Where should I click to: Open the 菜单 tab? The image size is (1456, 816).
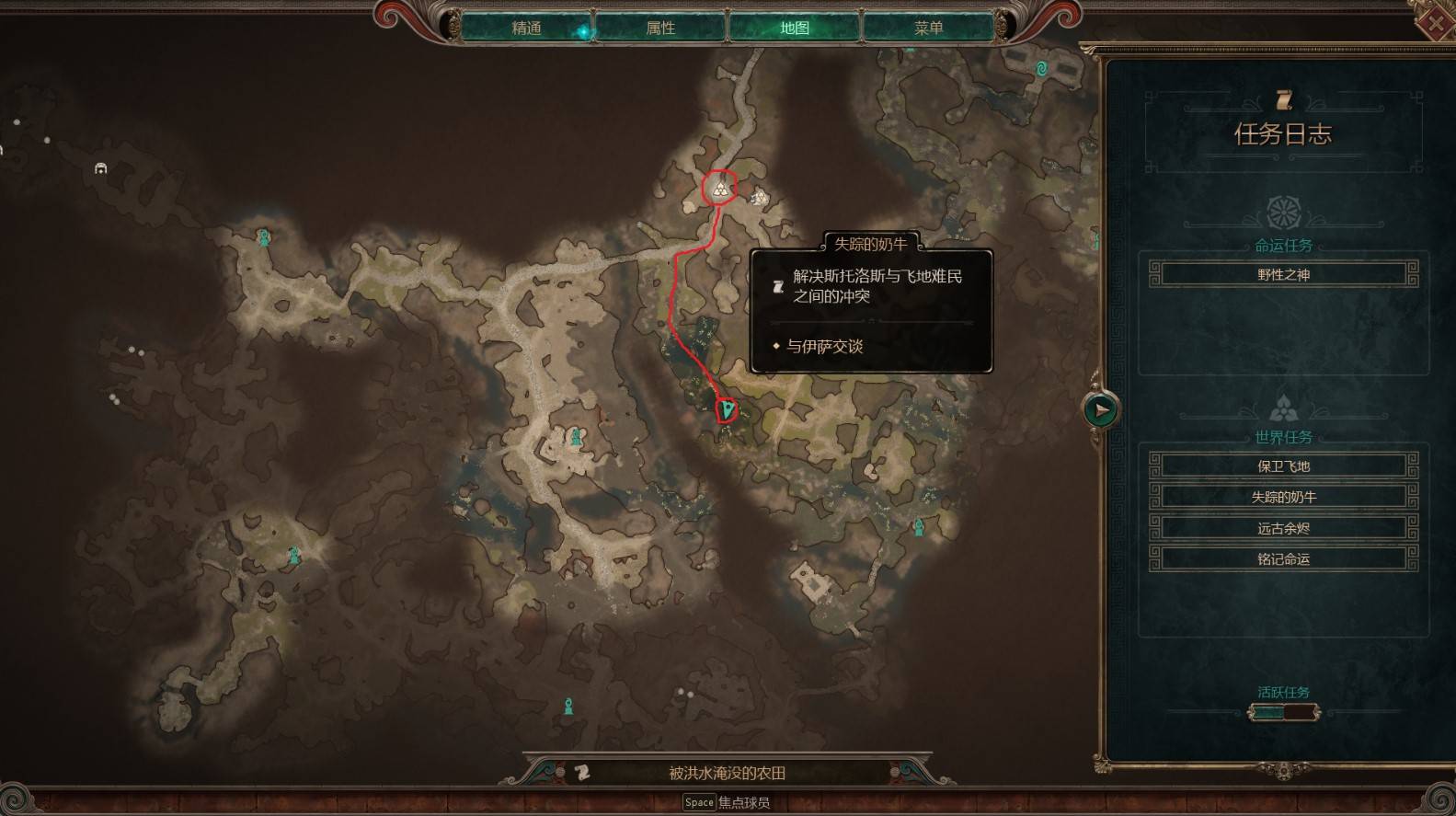tap(928, 28)
